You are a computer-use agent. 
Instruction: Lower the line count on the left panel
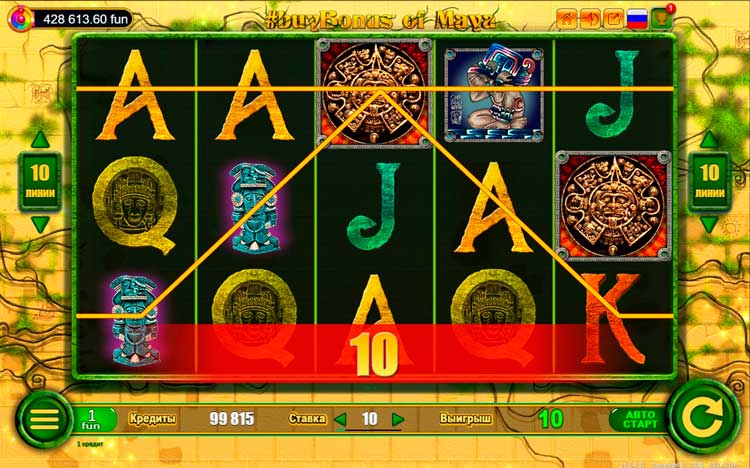[x=39, y=223]
